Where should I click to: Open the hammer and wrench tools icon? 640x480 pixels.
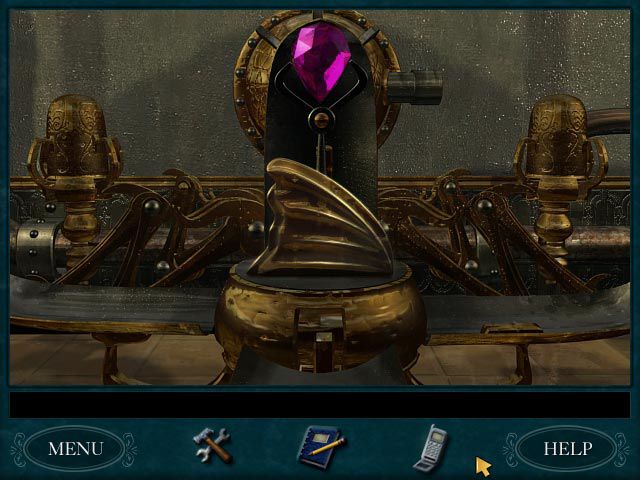(212, 445)
